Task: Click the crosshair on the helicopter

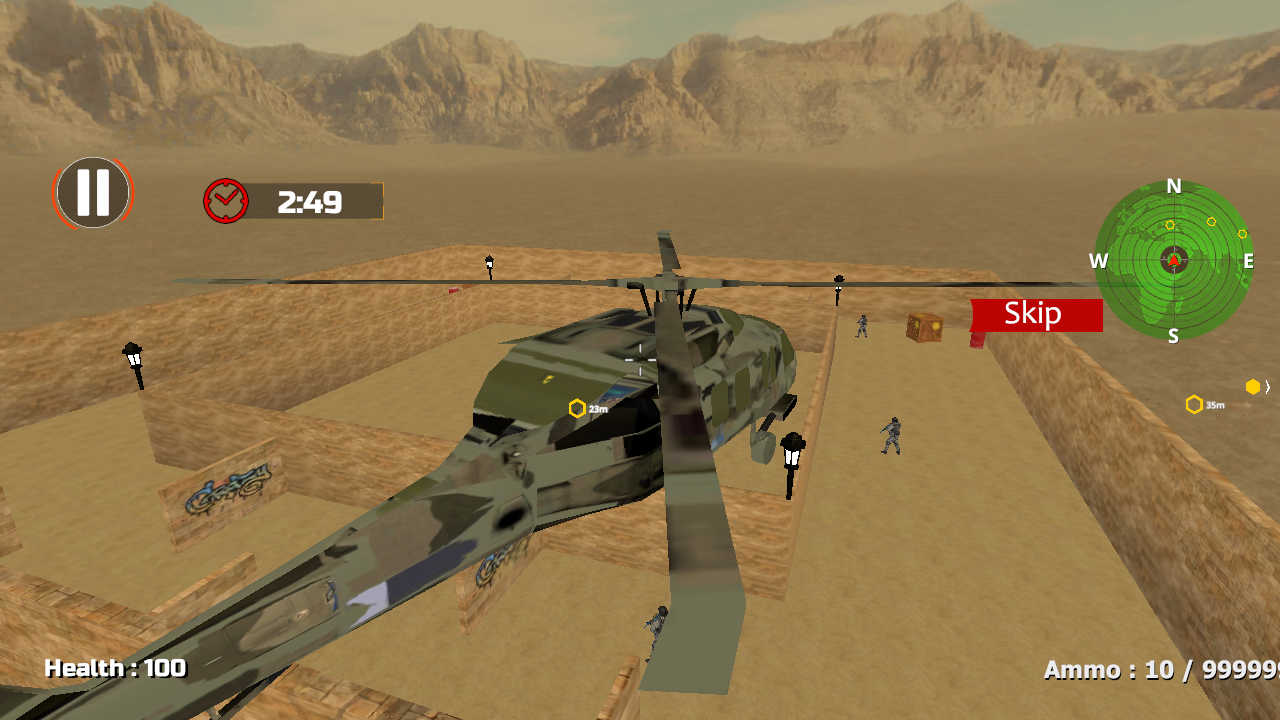Action: click(641, 360)
